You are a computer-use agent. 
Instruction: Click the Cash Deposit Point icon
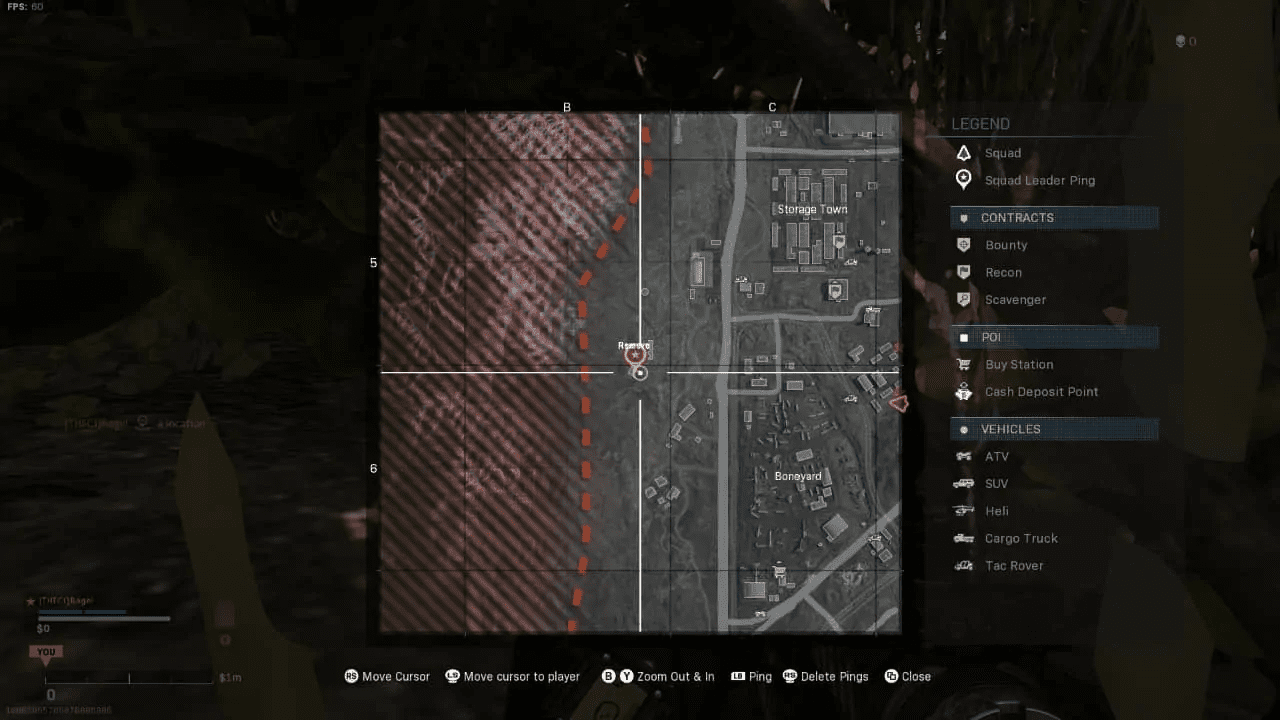(x=963, y=392)
